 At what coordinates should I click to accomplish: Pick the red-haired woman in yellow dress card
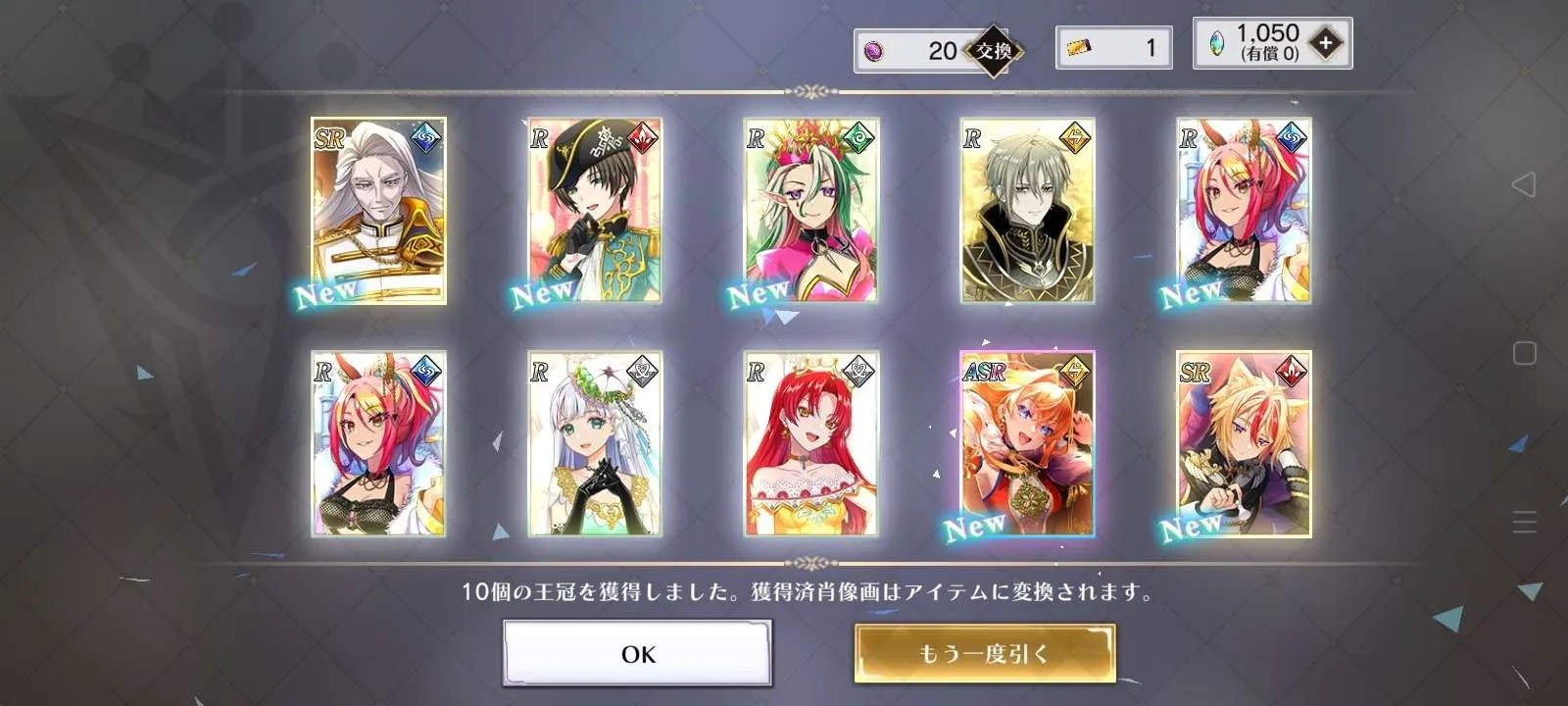click(810, 443)
